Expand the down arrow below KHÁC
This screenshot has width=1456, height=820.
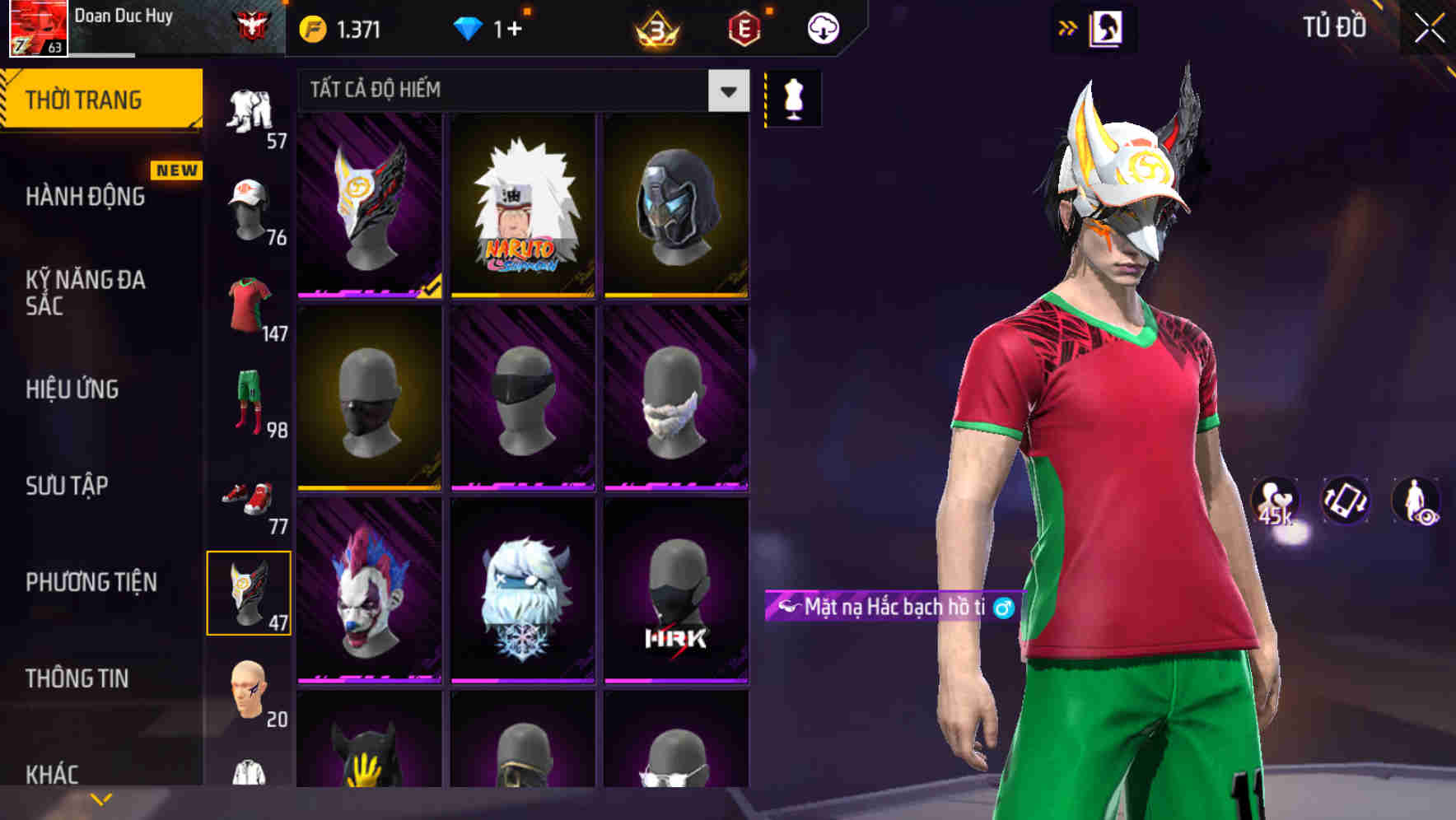(x=101, y=799)
